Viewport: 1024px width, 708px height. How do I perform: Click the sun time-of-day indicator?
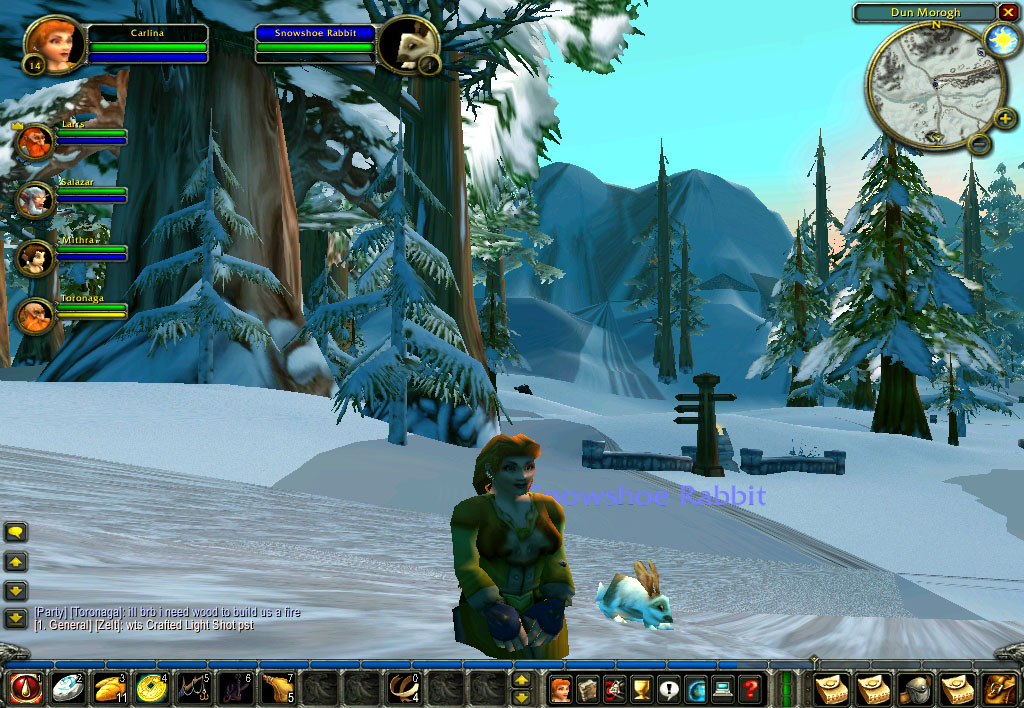[x=999, y=39]
